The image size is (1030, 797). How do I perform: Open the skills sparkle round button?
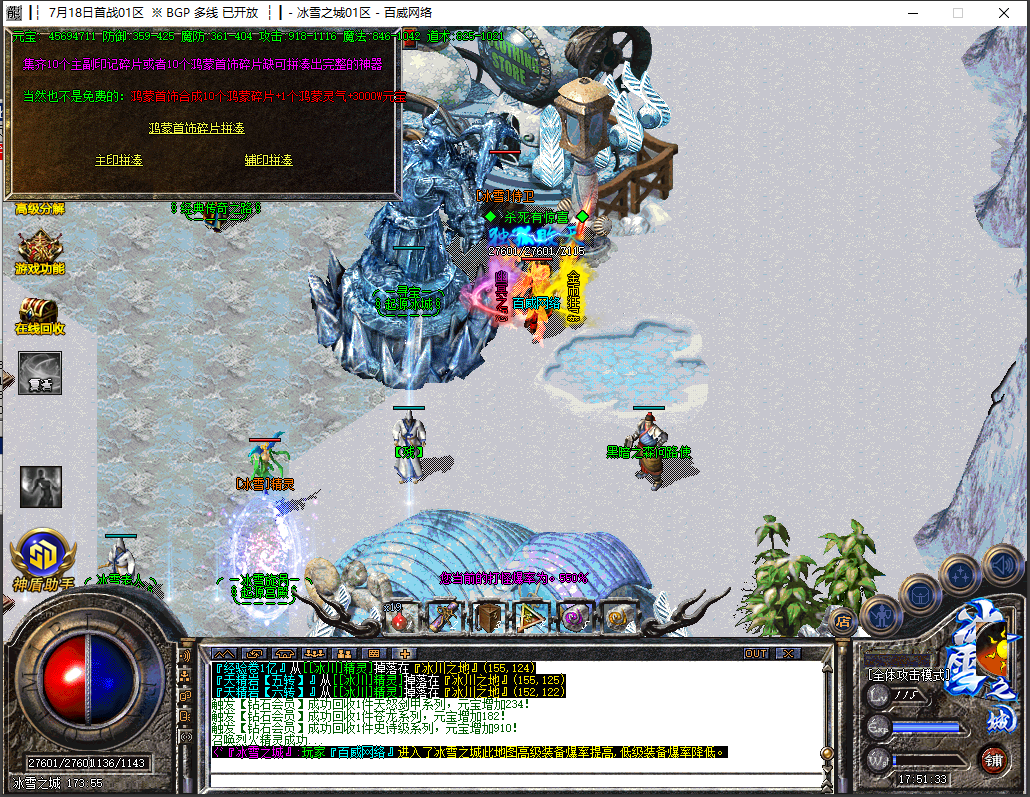(x=960, y=575)
